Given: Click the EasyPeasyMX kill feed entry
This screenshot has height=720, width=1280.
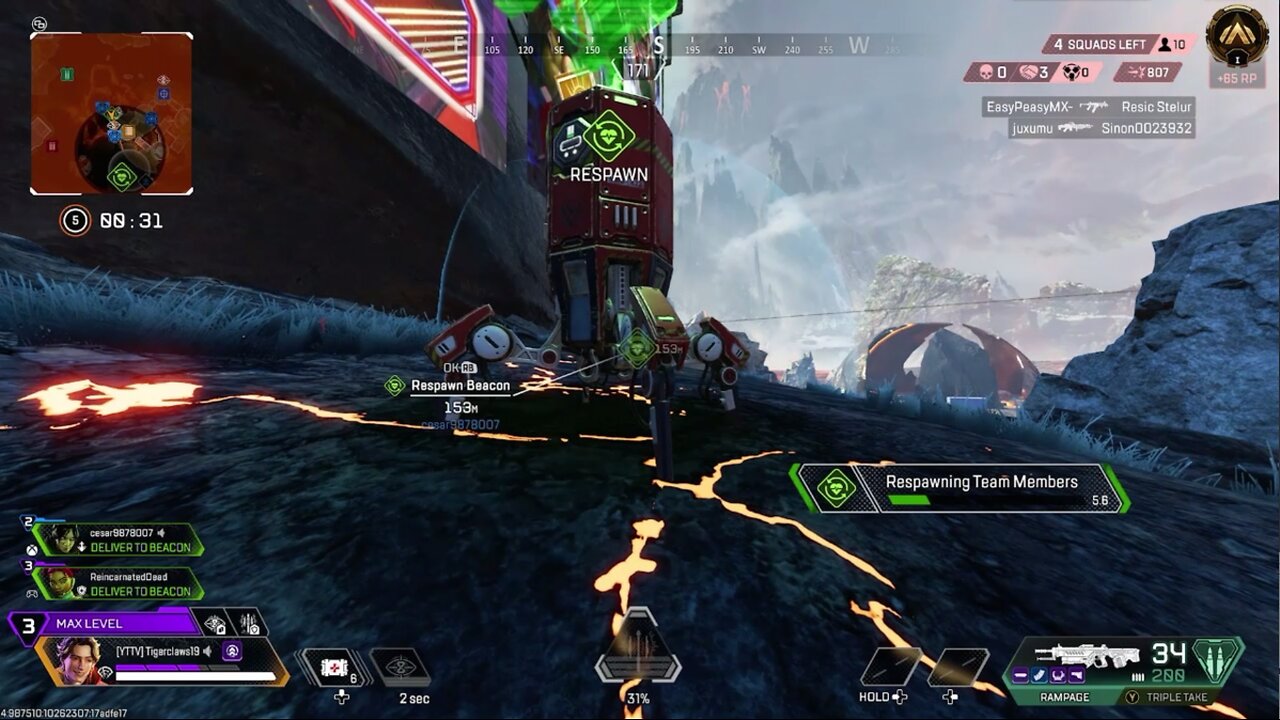Looking at the screenshot, I should [x=1088, y=107].
